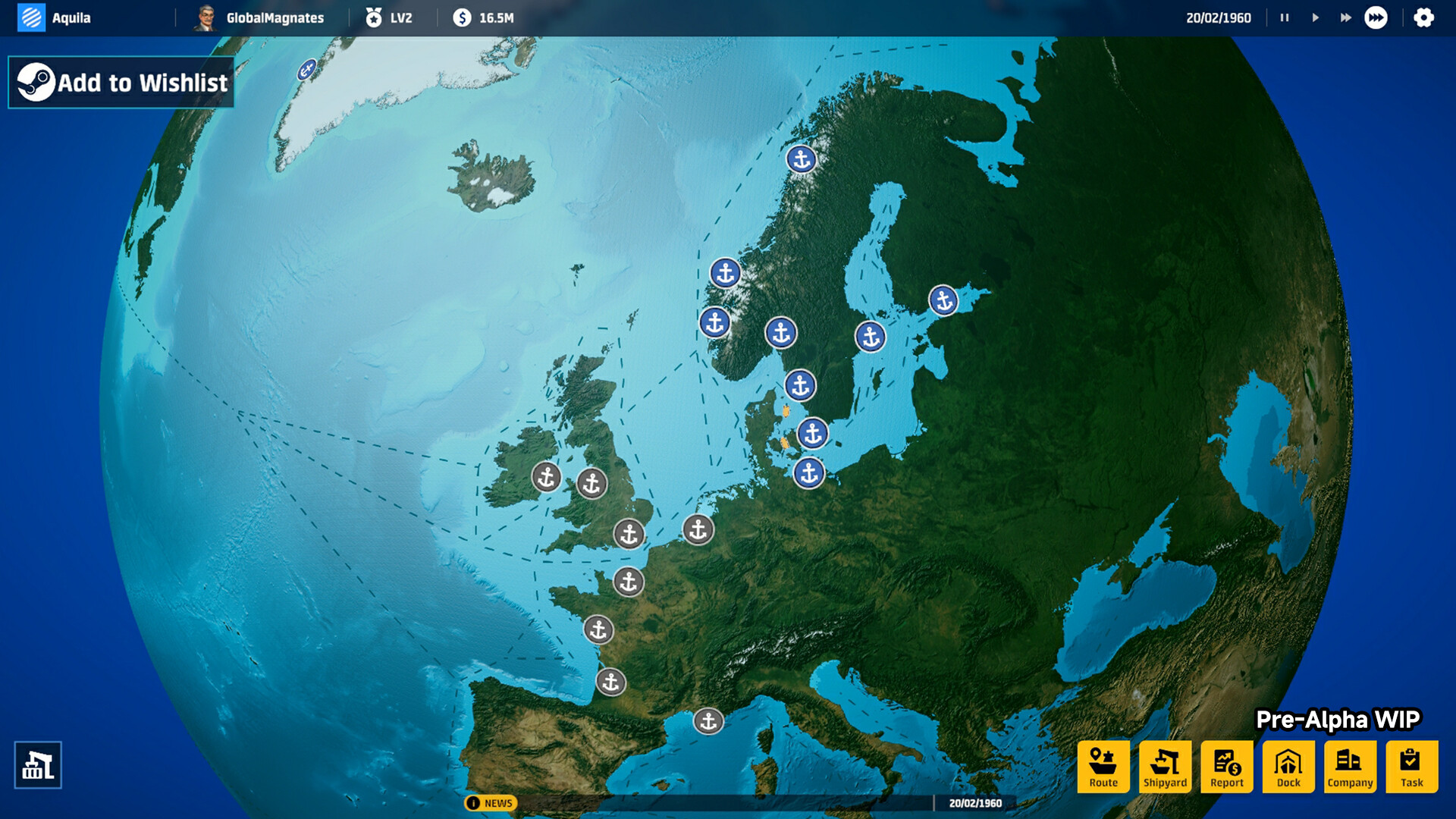Open the Dock panel
1456x819 pixels.
click(1288, 766)
